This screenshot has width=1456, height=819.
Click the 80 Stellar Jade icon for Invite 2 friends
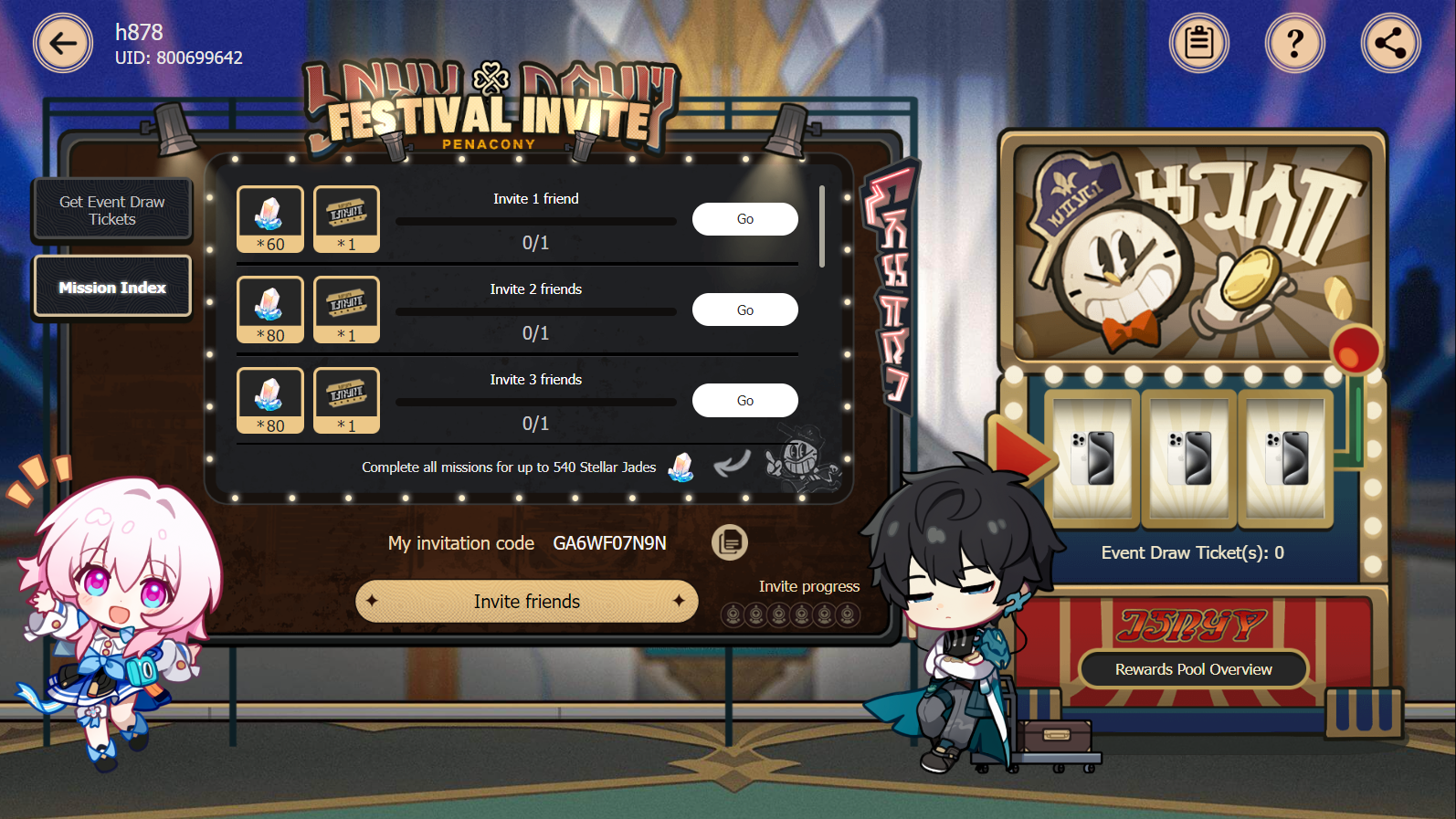coord(269,309)
